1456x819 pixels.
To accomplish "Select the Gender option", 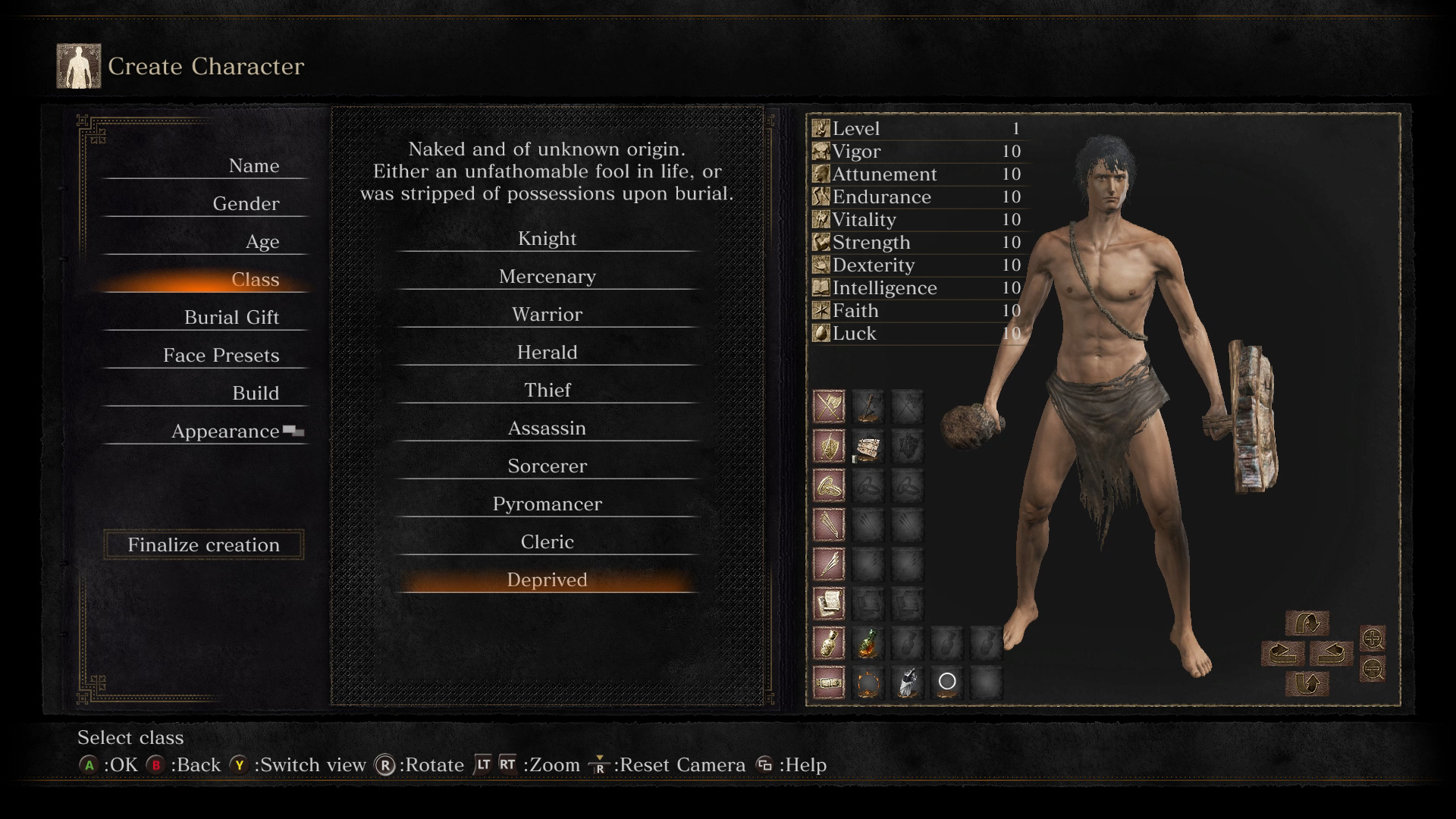I will click(x=246, y=204).
